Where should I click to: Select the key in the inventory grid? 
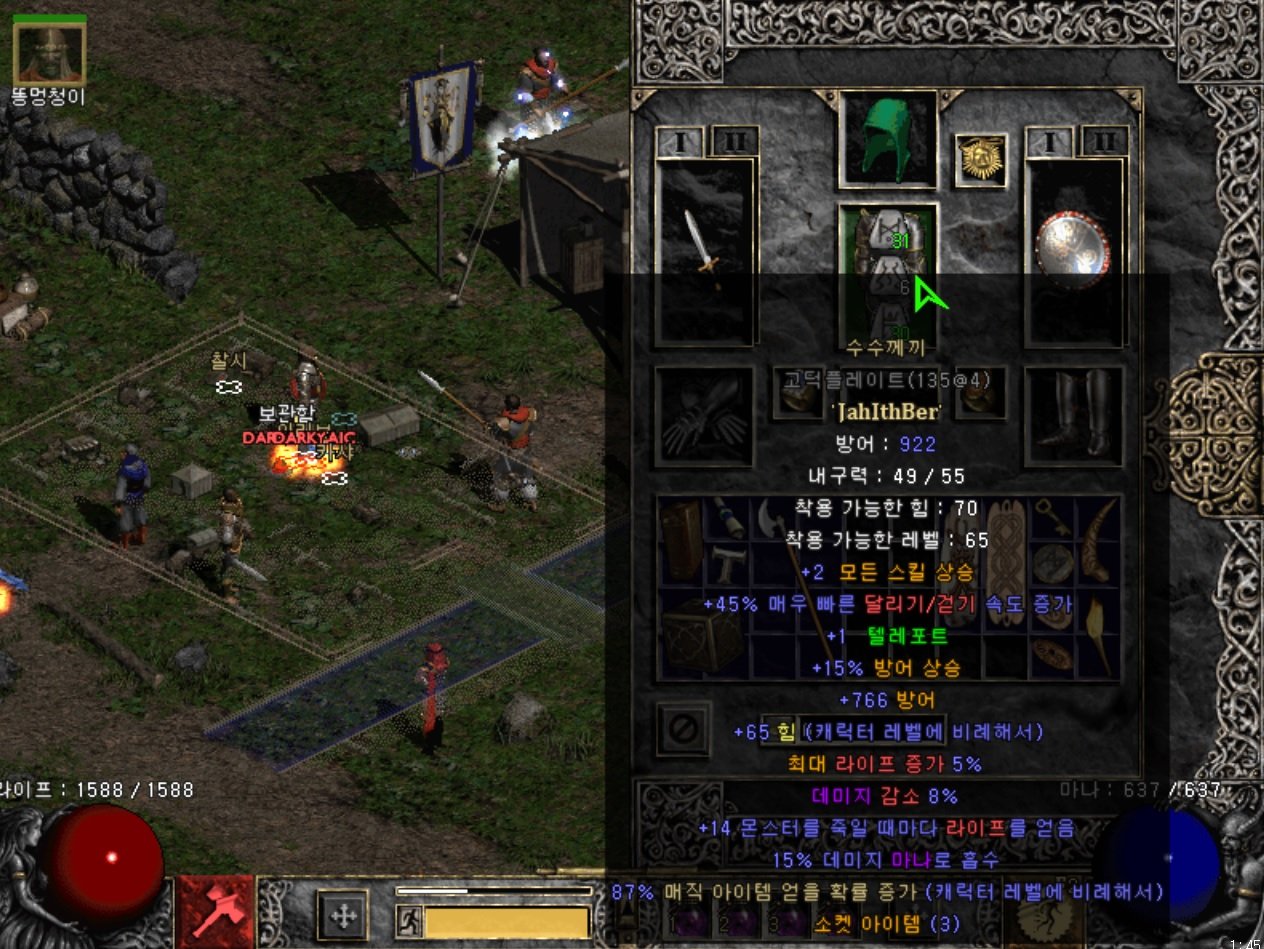click(x=1052, y=518)
